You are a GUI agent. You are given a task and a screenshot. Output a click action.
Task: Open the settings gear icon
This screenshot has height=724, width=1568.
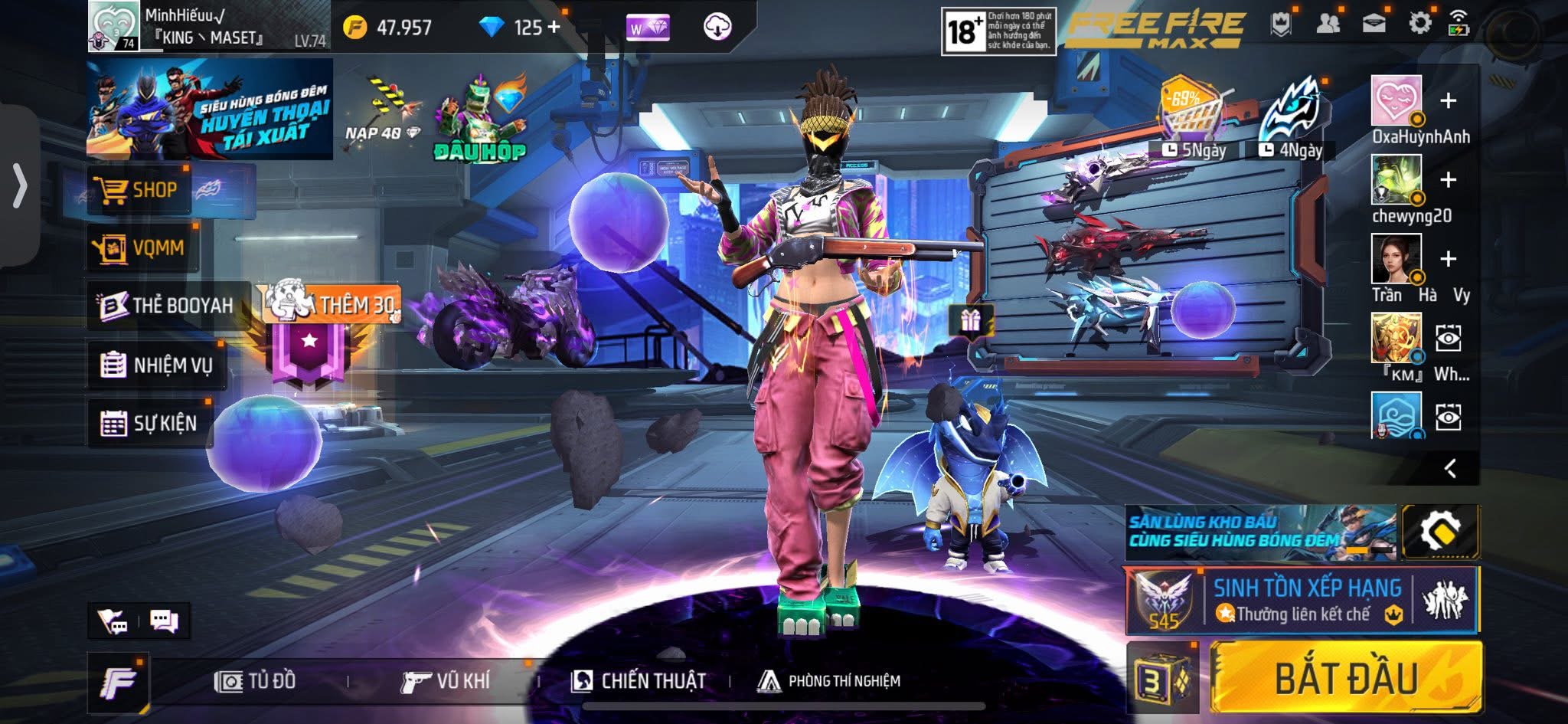[1419, 24]
